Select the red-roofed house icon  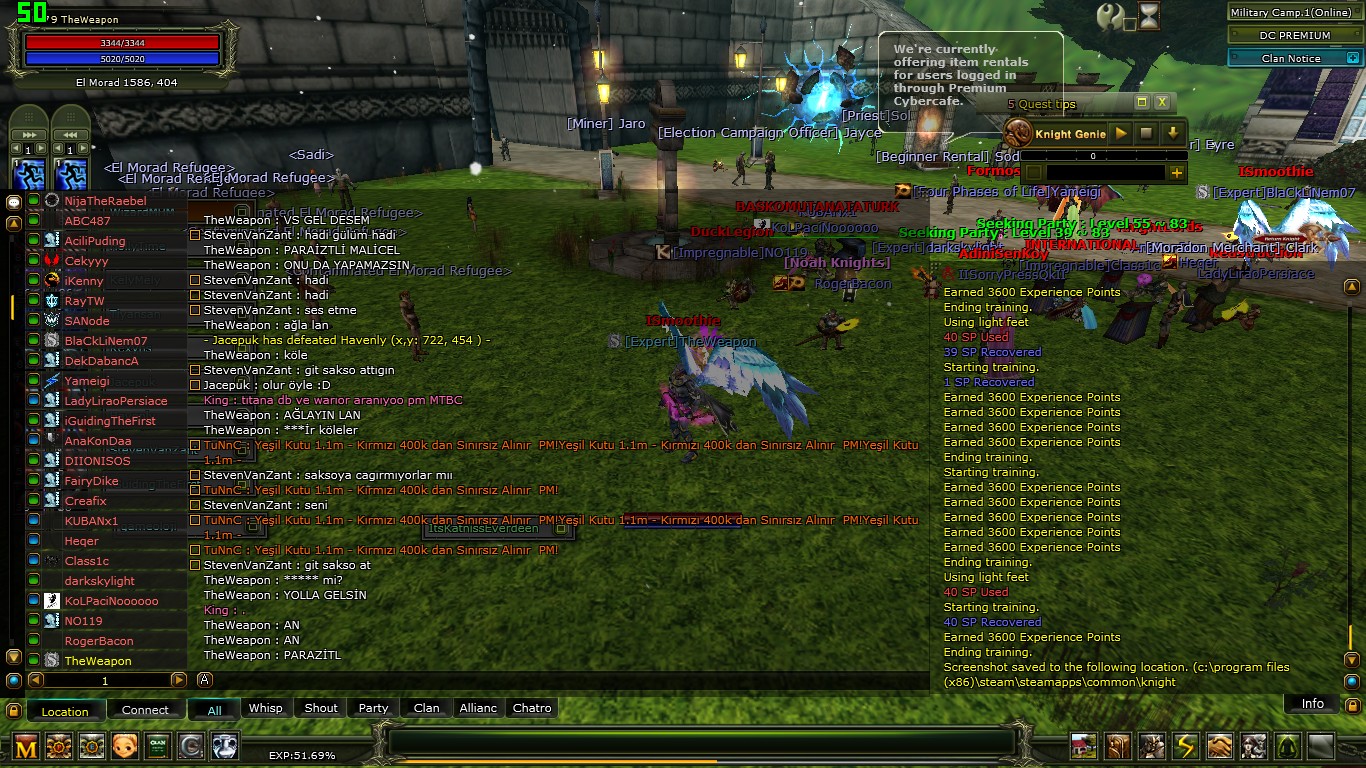[1084, 746]
